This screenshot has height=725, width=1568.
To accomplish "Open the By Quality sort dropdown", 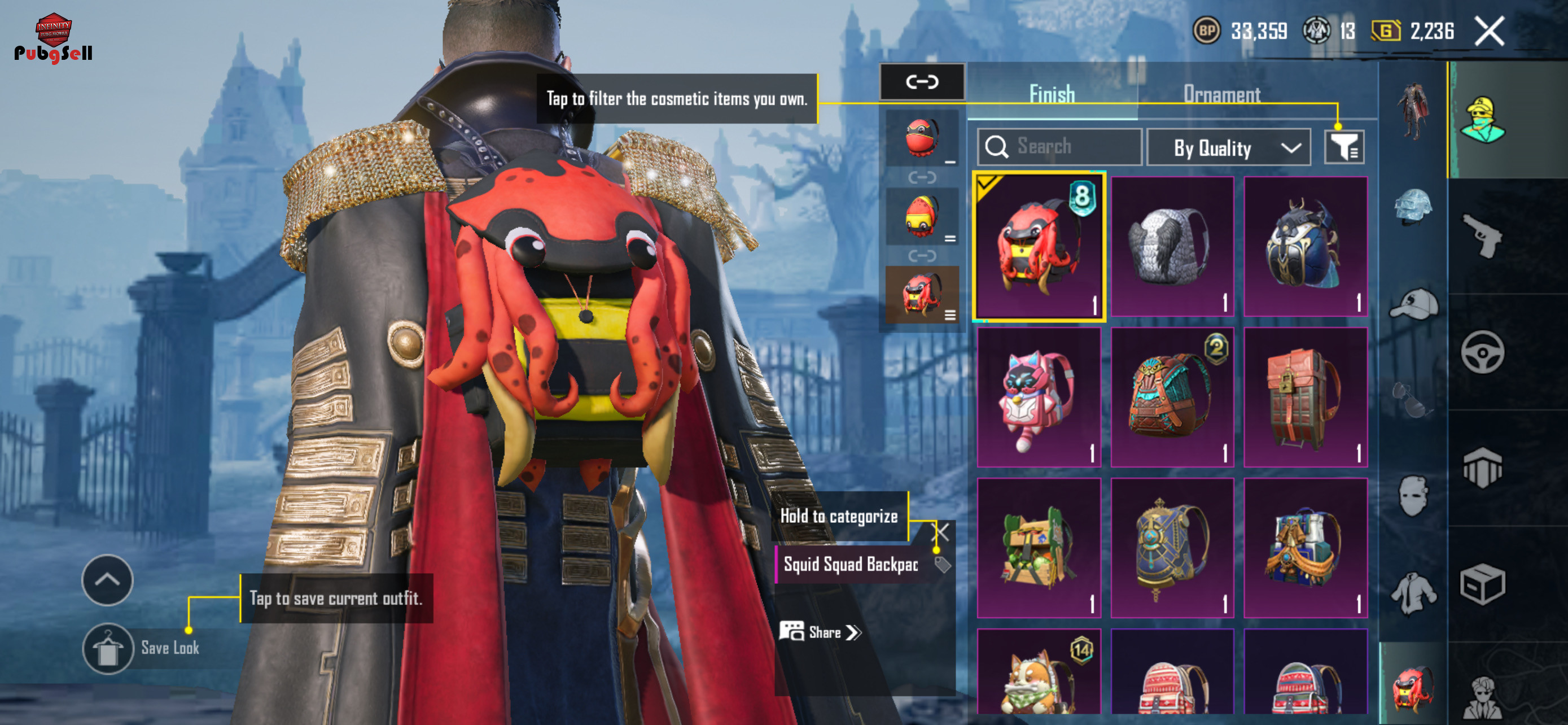I will pyautogui.click(x=1228, y=148).
